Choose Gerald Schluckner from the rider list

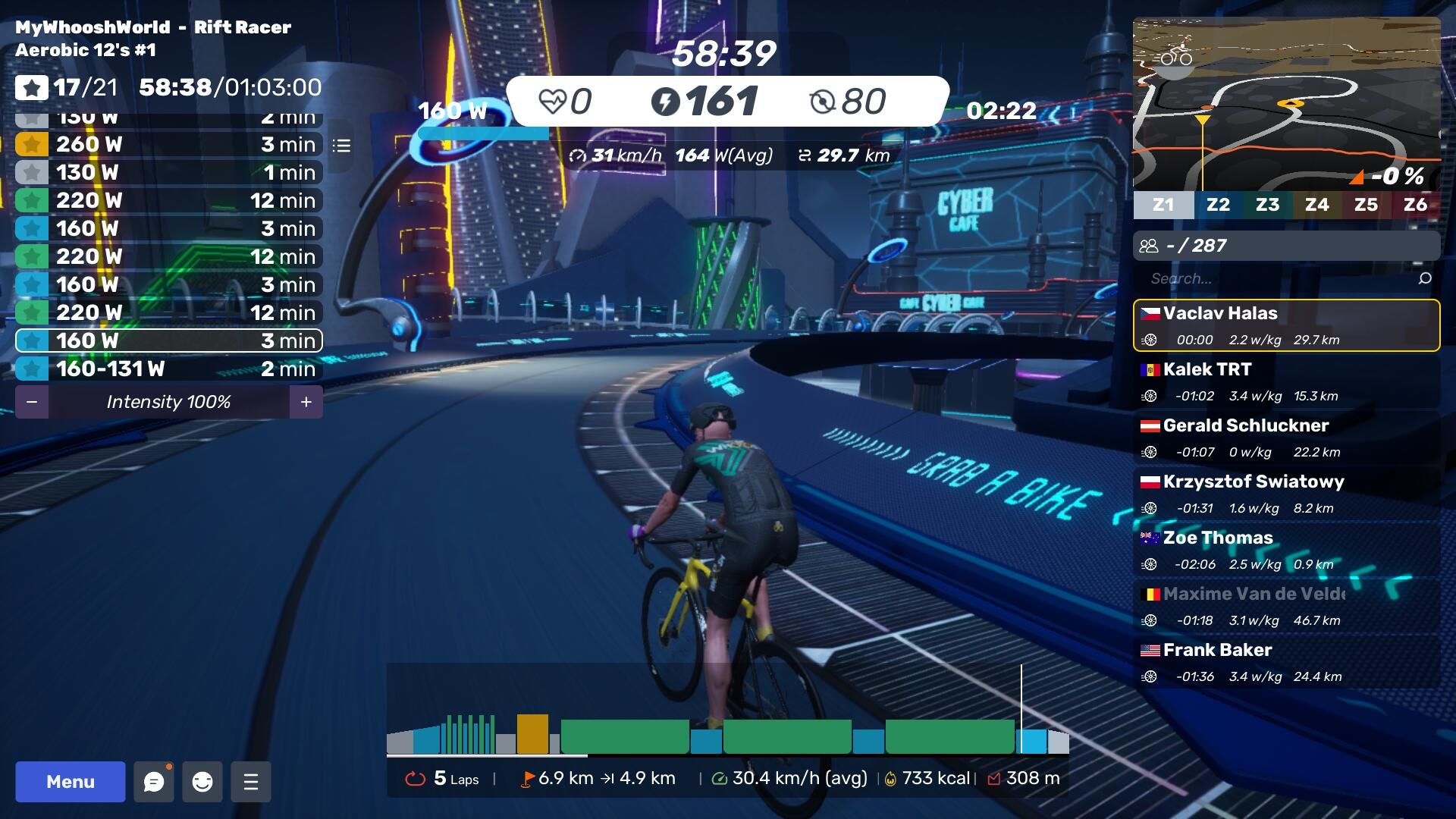[x=1286, y=438]
